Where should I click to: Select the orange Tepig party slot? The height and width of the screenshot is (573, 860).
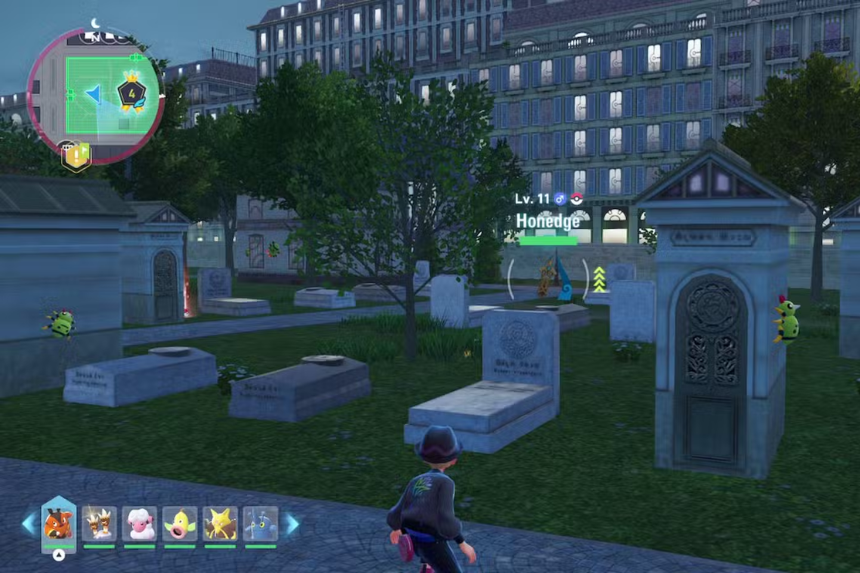[58, 523]
